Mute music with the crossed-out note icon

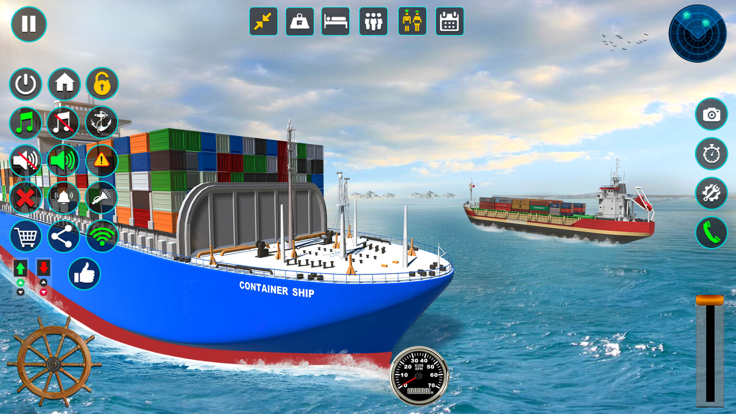point(64,122)
